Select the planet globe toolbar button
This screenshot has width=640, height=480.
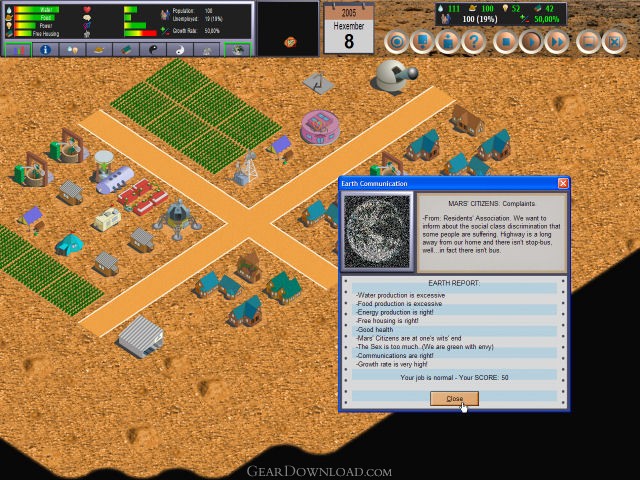[x=236, y=49]
